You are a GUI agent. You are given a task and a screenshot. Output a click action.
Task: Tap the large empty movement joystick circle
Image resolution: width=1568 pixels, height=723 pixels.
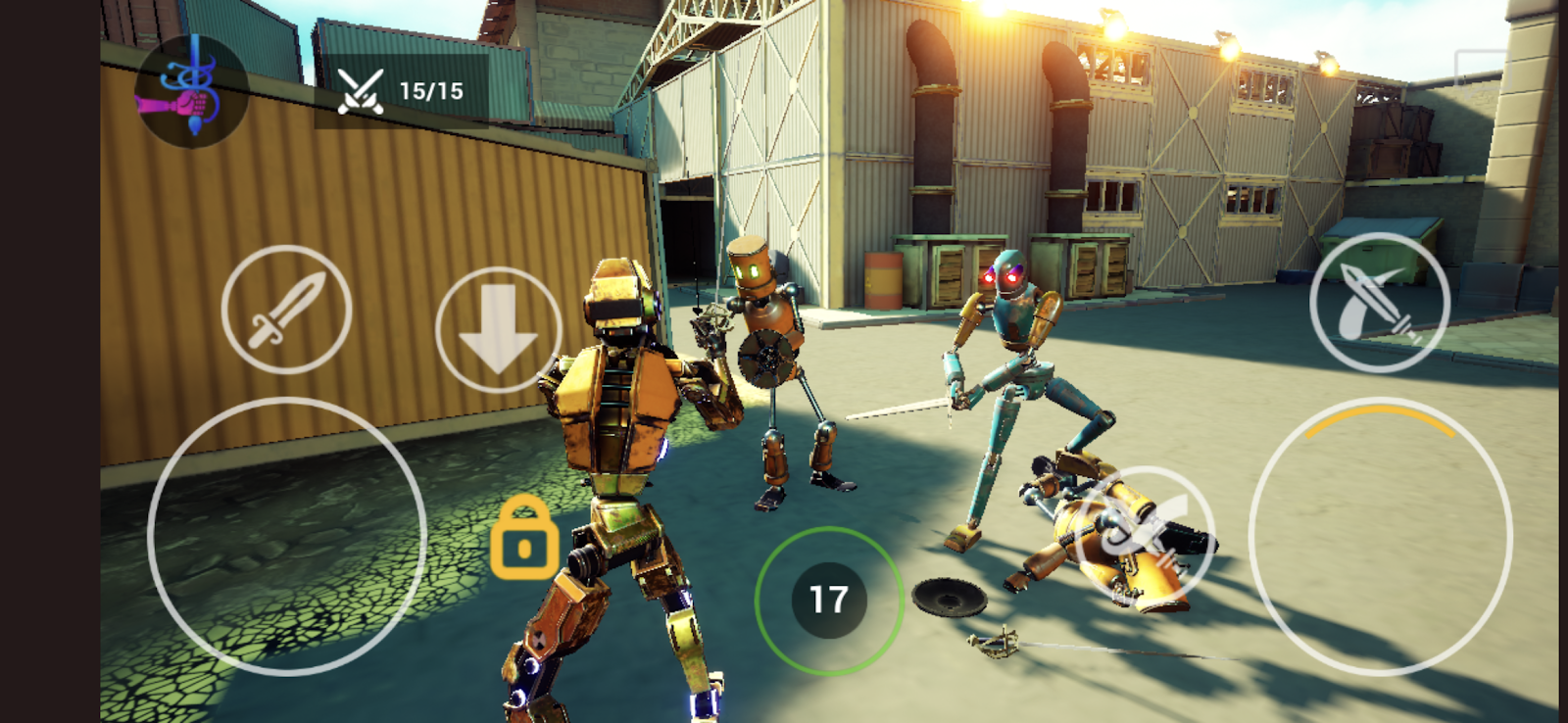286,537
